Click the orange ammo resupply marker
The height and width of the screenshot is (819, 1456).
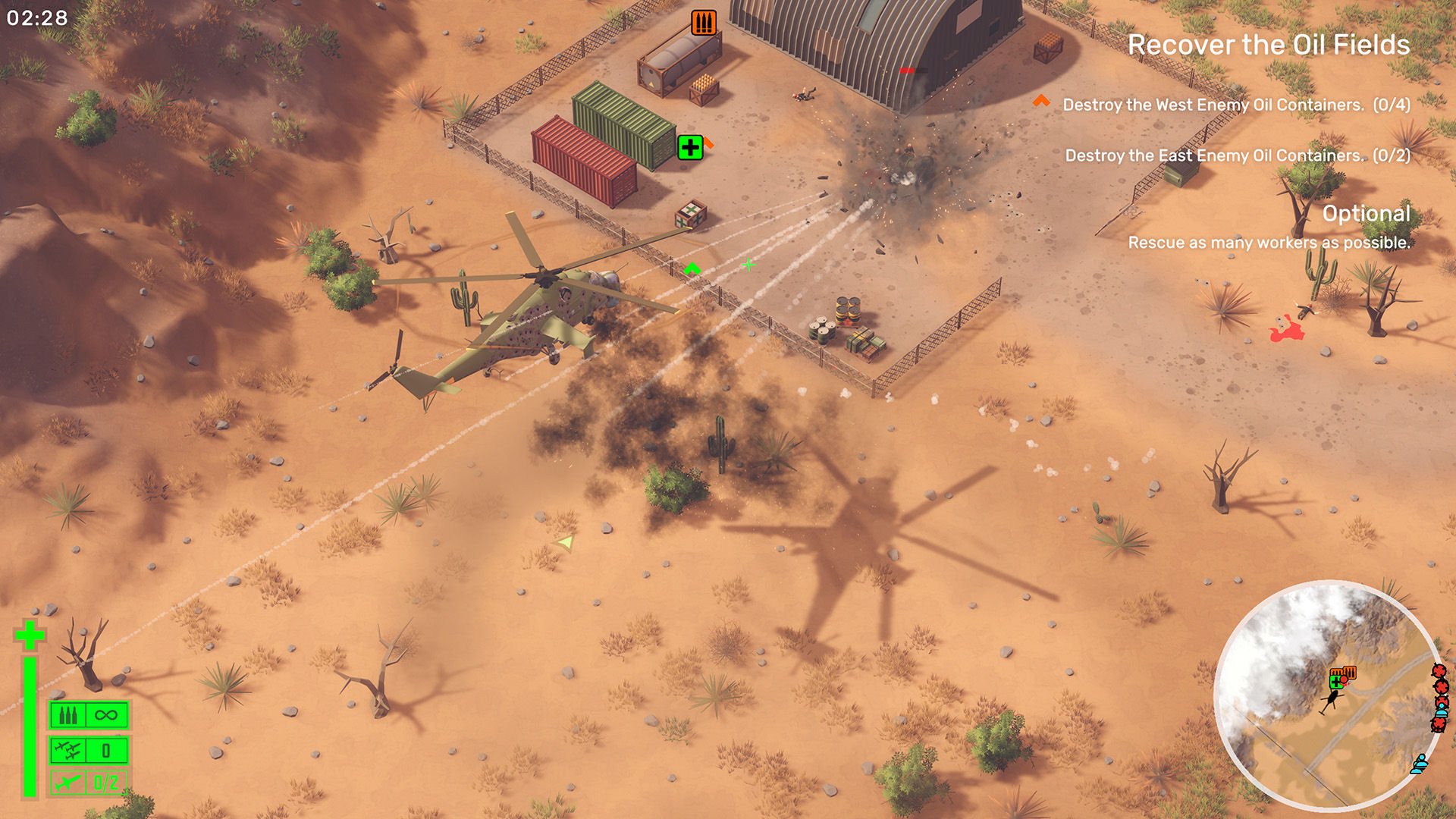pos(704,23)
